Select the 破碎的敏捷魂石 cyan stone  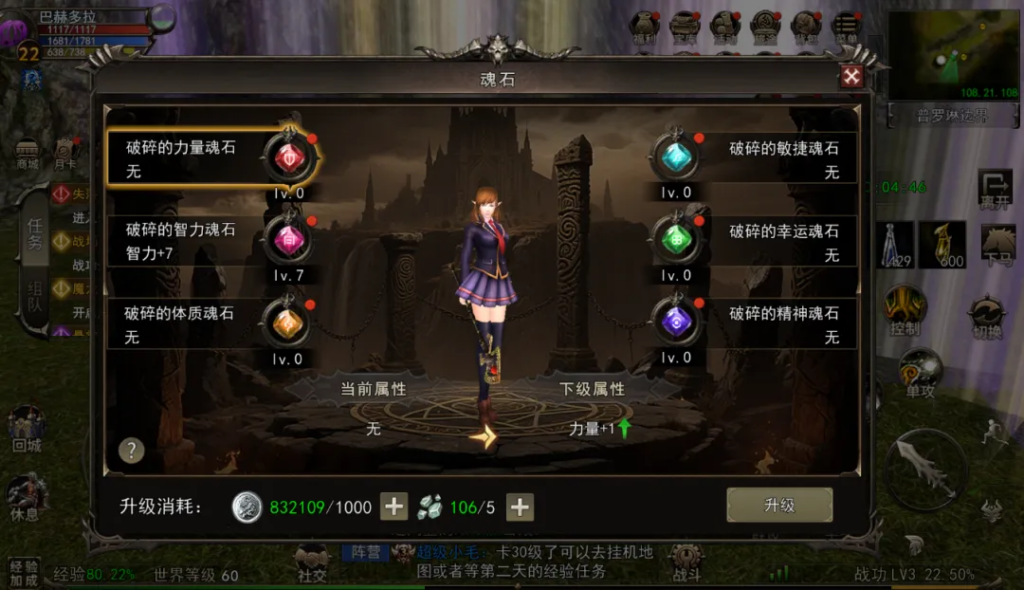pyautogui.click(x=676, y=158)
